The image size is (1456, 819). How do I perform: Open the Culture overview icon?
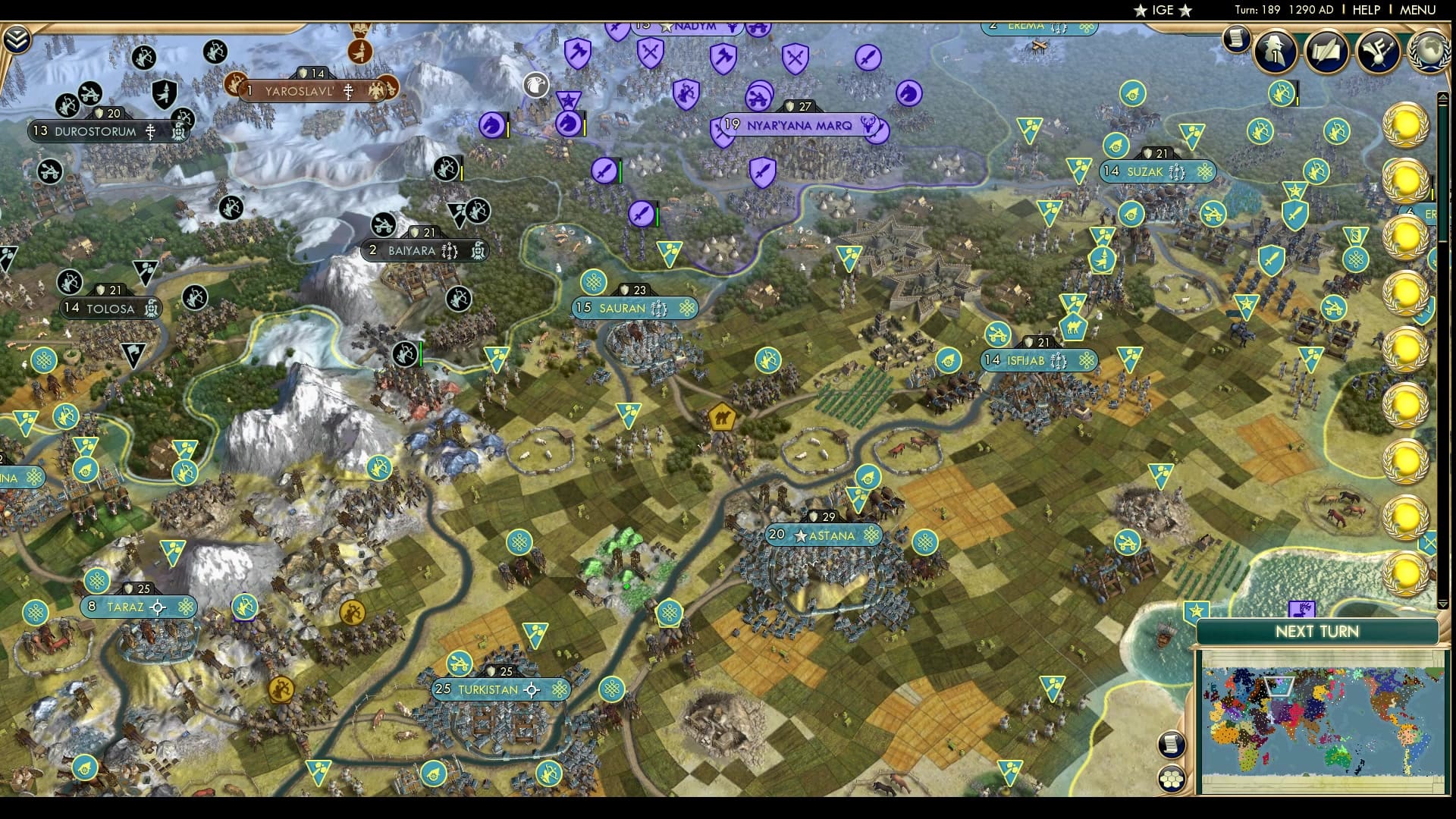[1376, 53]
